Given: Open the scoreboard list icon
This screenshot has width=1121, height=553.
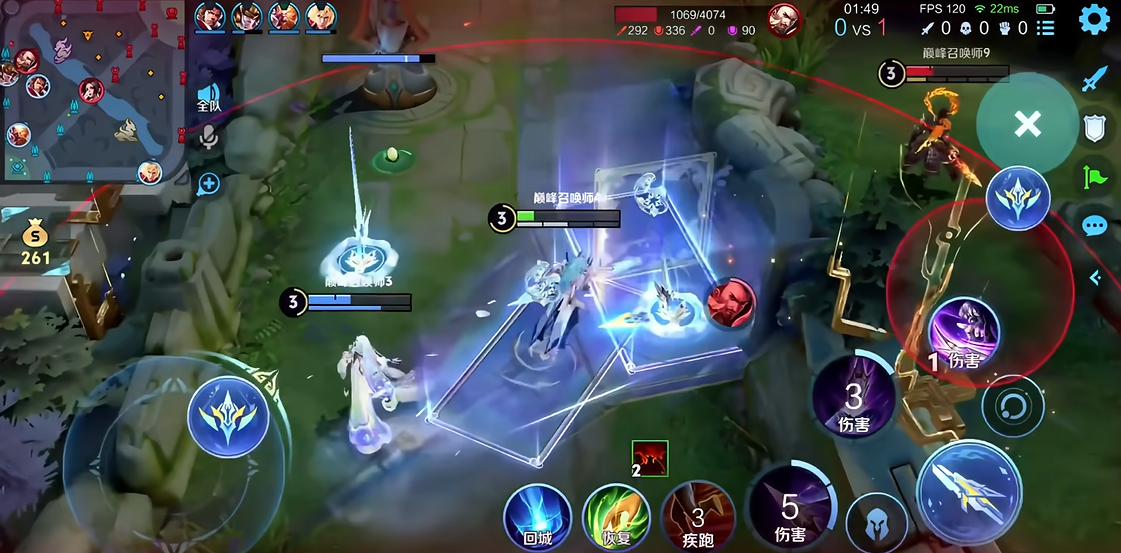Looking at the screenshot, I should click(x=1046, y=28).
